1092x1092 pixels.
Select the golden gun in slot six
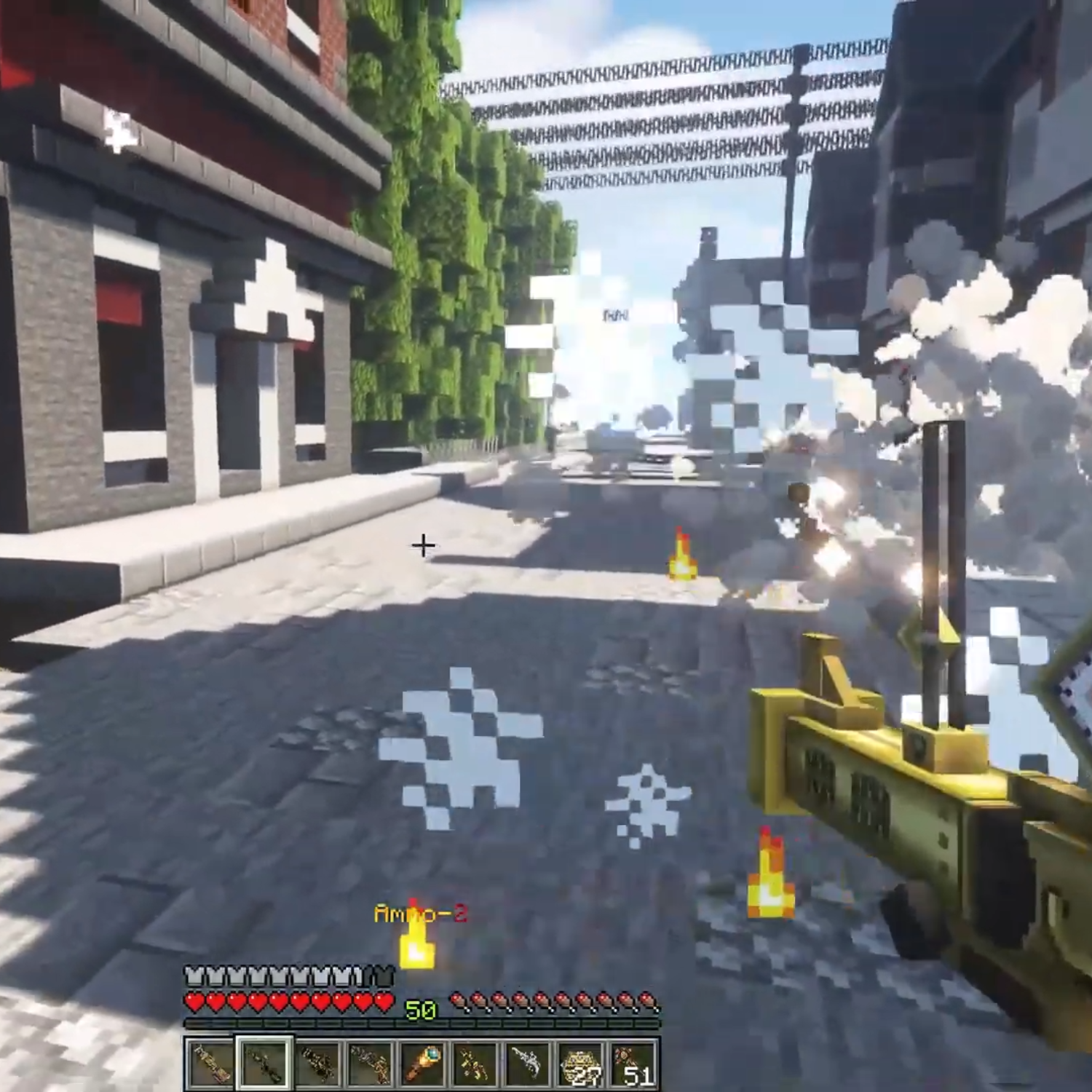(x=475, y=1063)
